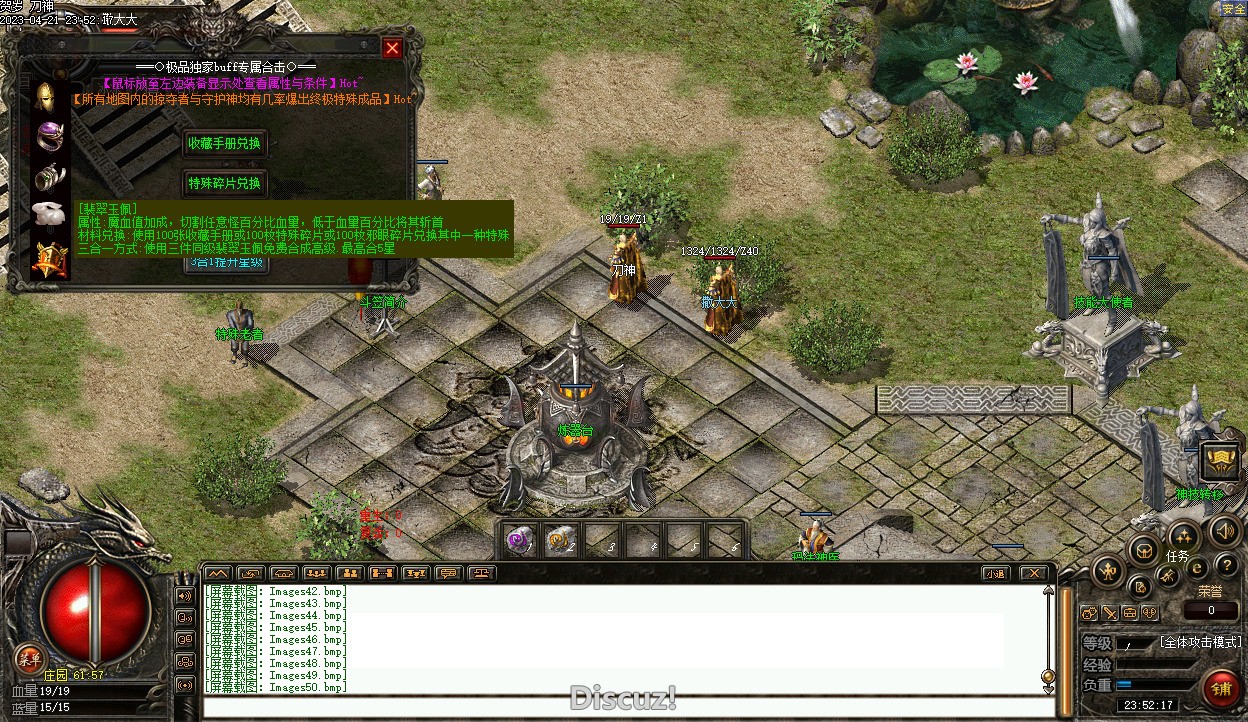Image resolution: width=1248 pixels, height=722 pixels.
Task: Open the red 铺 shop button
Action: tap(1219, 690)
